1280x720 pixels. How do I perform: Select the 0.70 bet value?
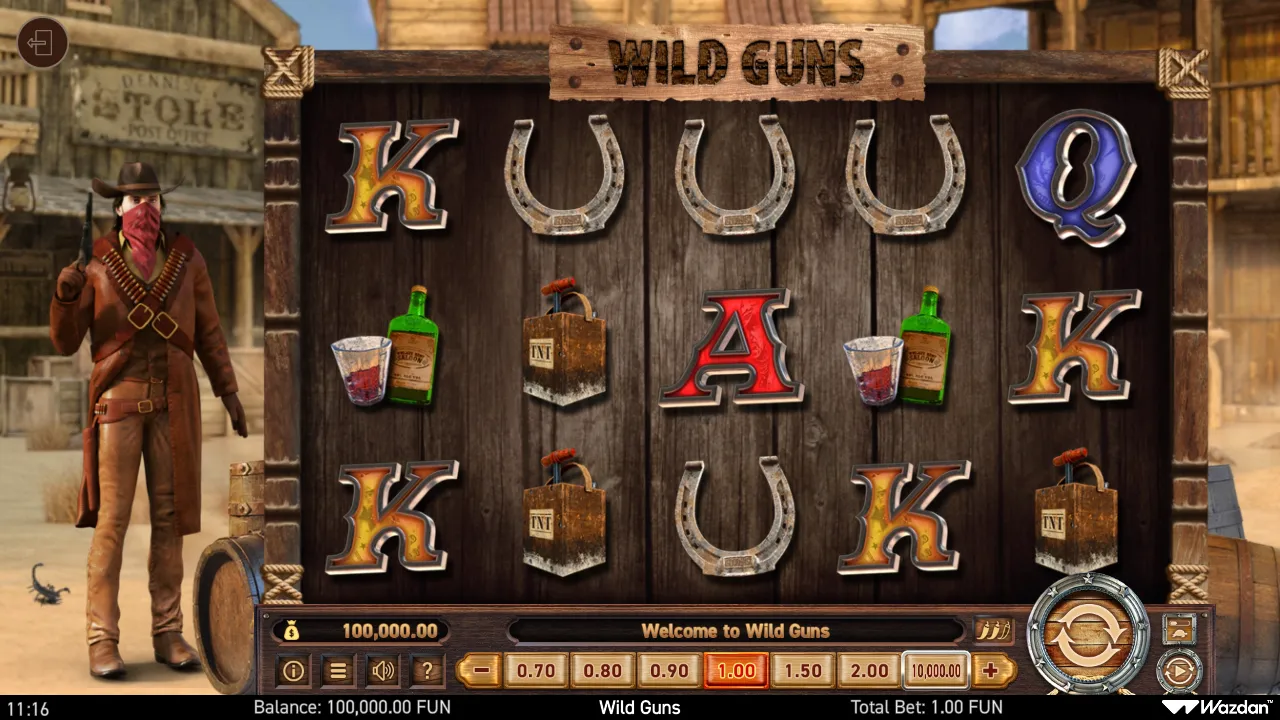coord(535,671)
